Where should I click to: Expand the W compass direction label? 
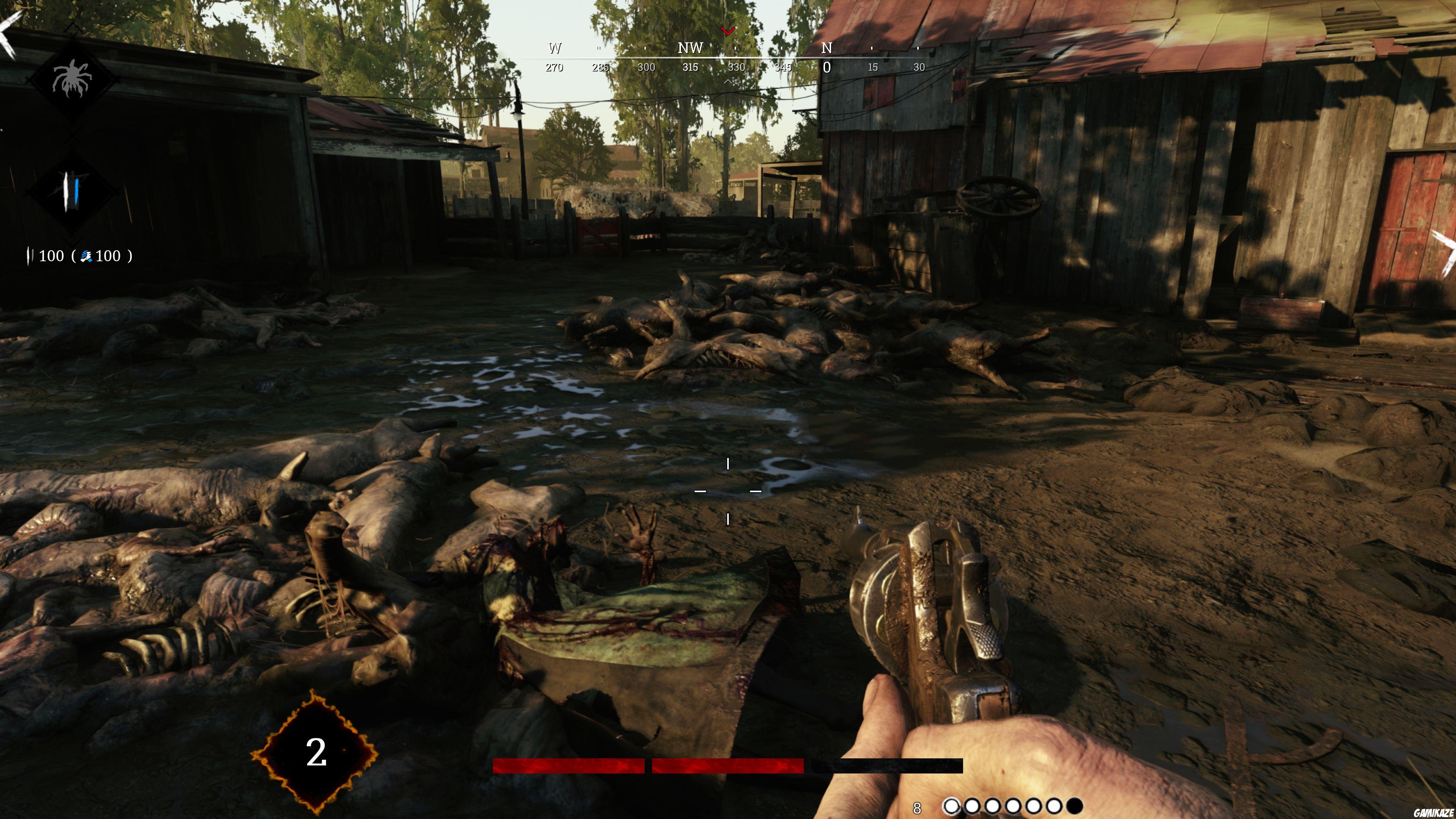coord(554,49)
